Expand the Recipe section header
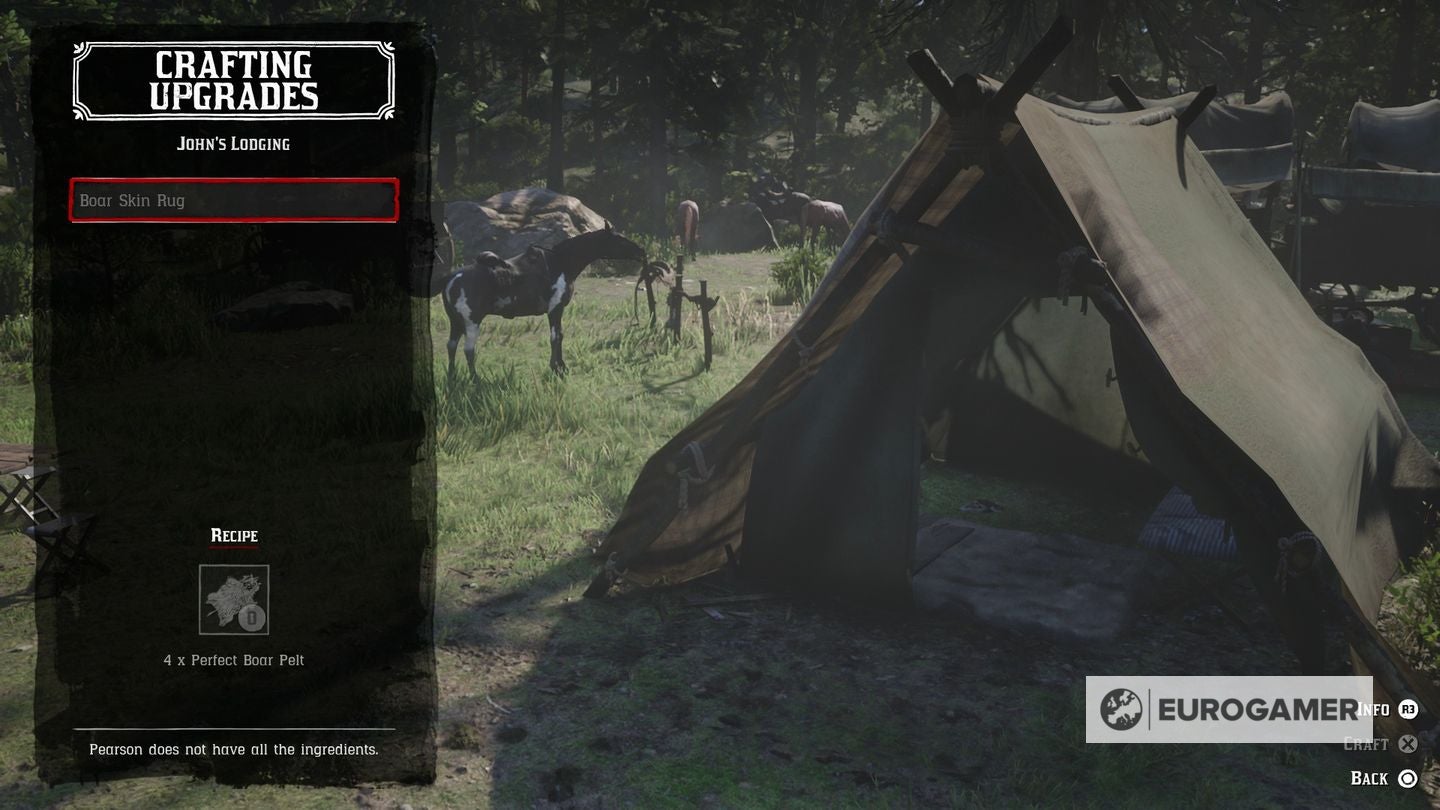Image resolution: width=1440 pixels, height=810 pixels. (x=233, y=535)
